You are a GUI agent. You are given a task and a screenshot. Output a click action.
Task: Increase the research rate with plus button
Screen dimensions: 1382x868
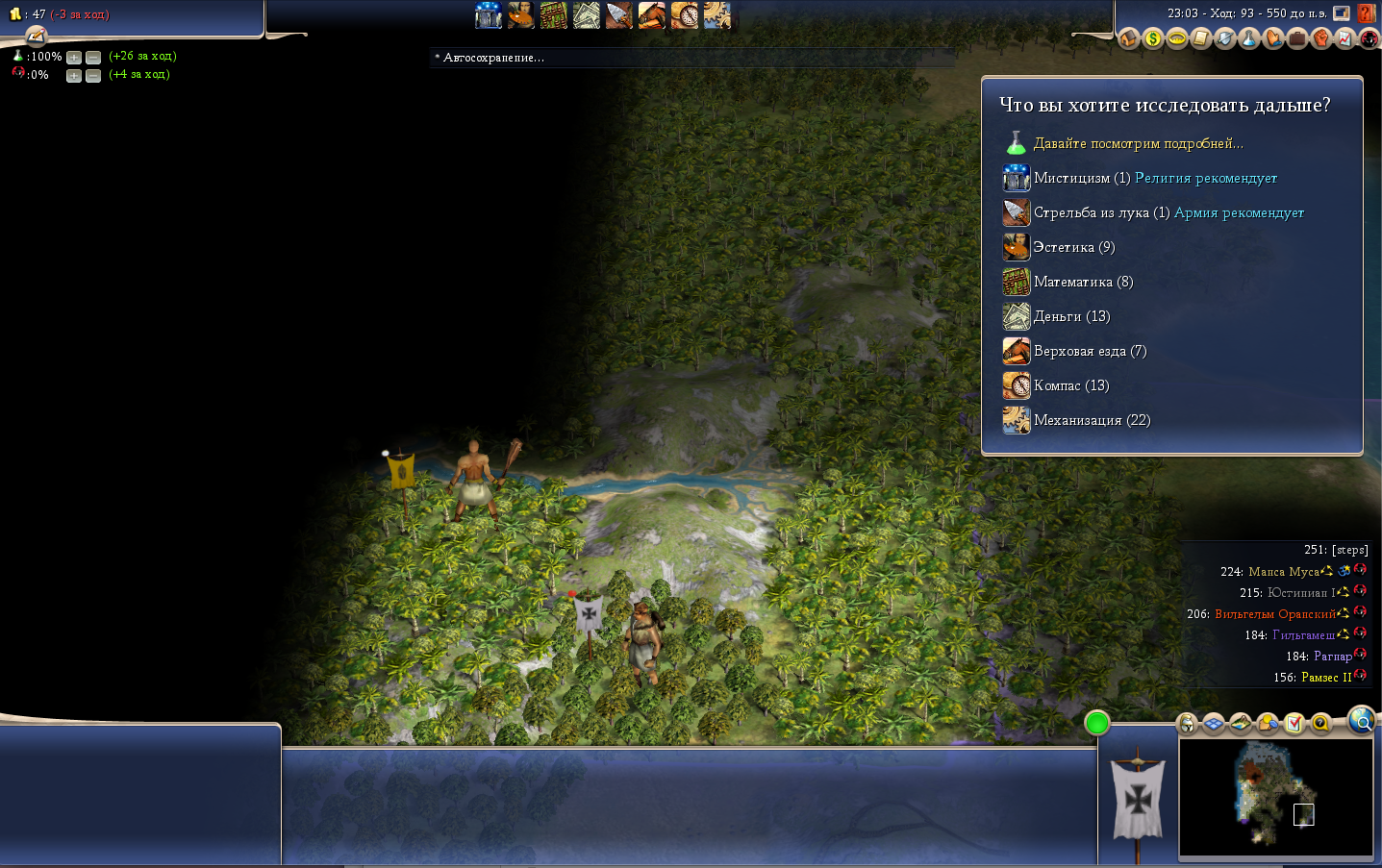click(74, 58)
